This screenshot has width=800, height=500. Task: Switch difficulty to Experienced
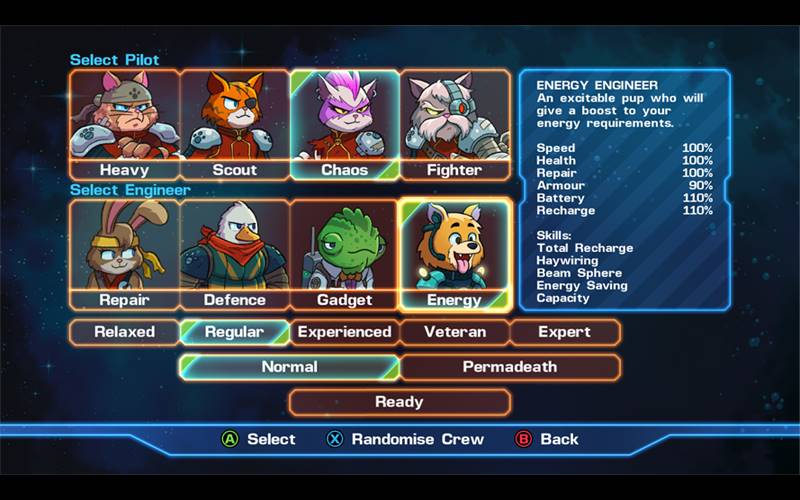345,332
